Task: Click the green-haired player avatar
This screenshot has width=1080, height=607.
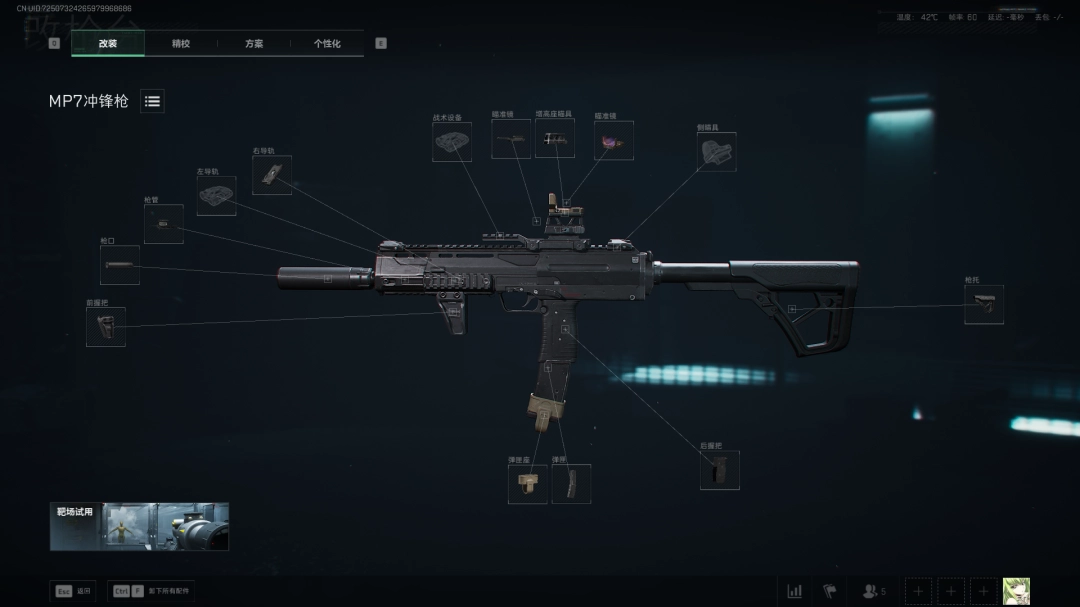Action: [x=1016, y=591]
